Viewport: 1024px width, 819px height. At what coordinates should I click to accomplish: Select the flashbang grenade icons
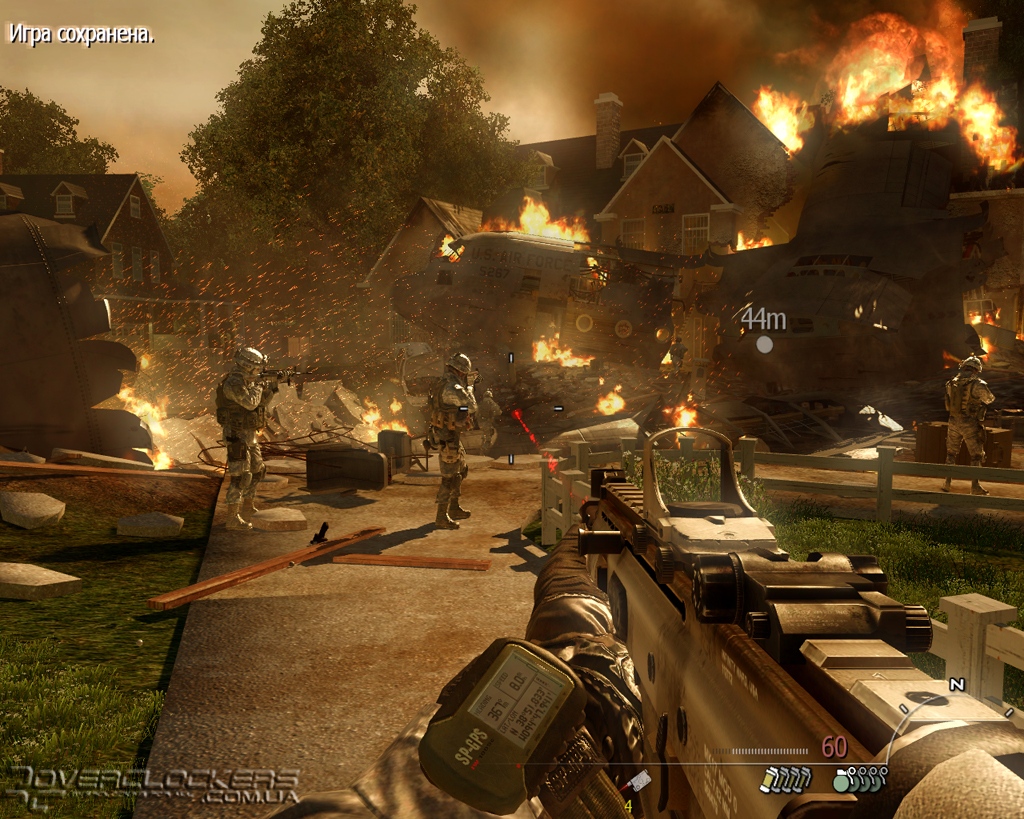(783, 779)
